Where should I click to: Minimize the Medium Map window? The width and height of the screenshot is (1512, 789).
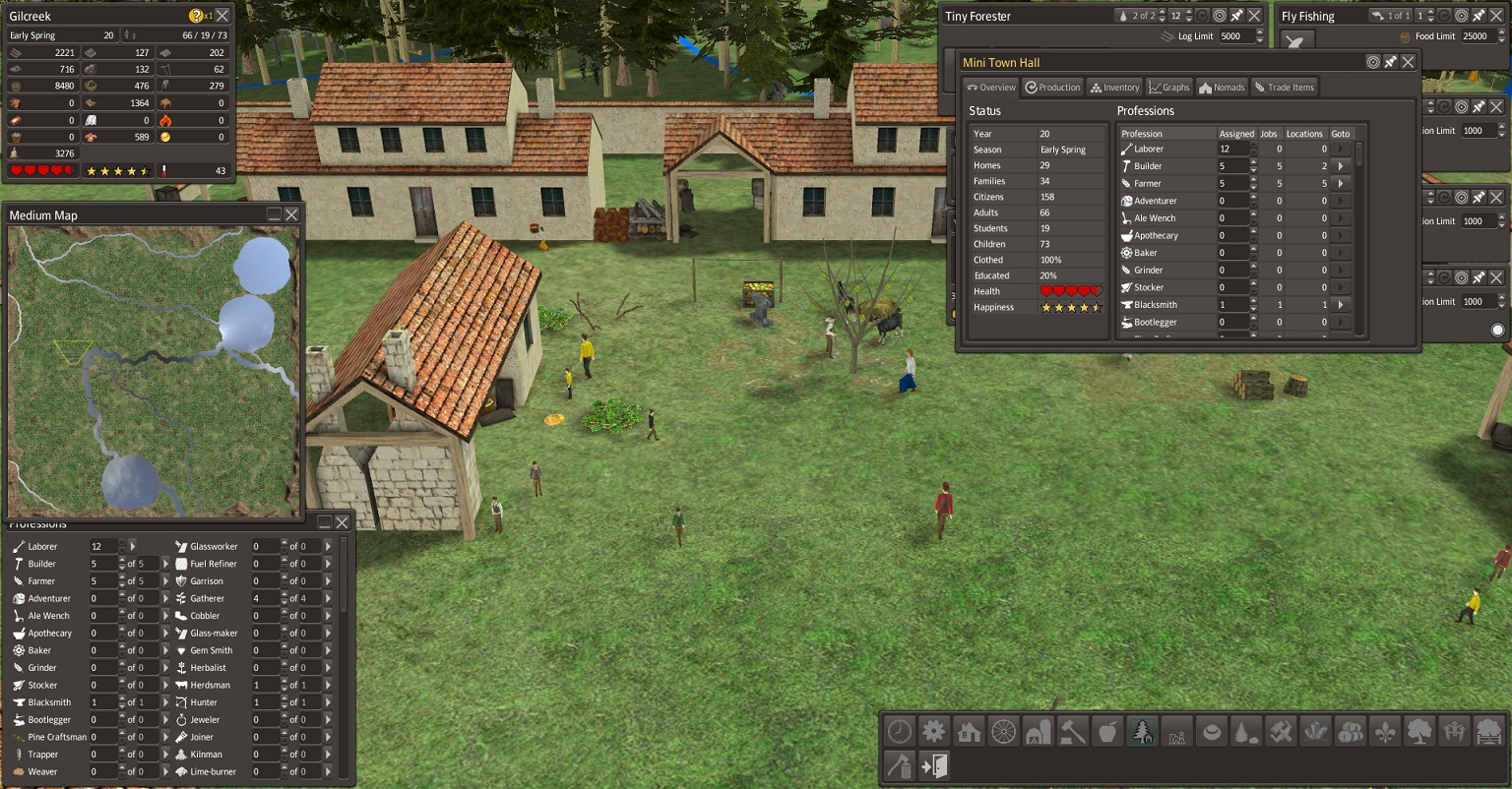coord(274,214)
